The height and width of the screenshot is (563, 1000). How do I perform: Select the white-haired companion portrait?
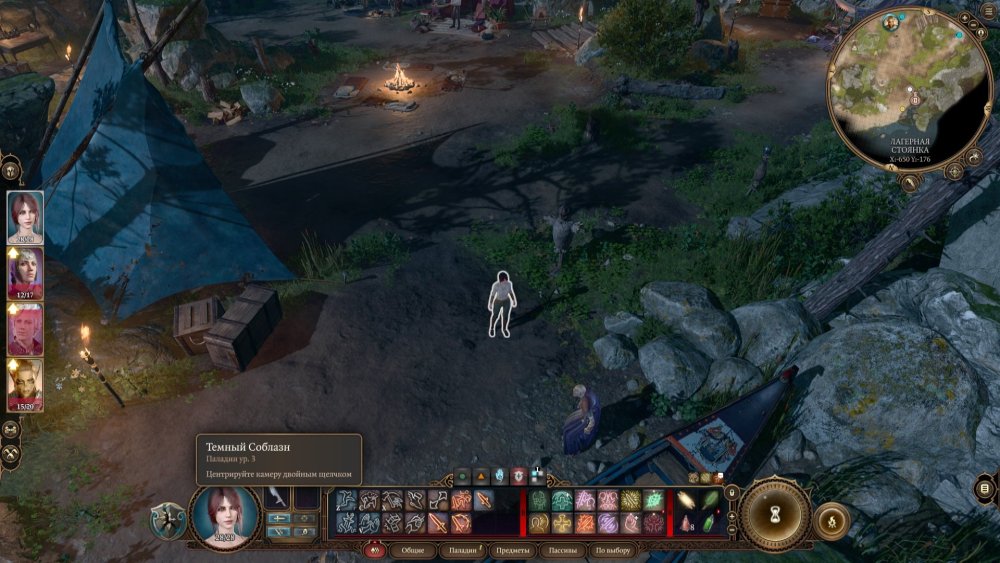click(25, 273)
